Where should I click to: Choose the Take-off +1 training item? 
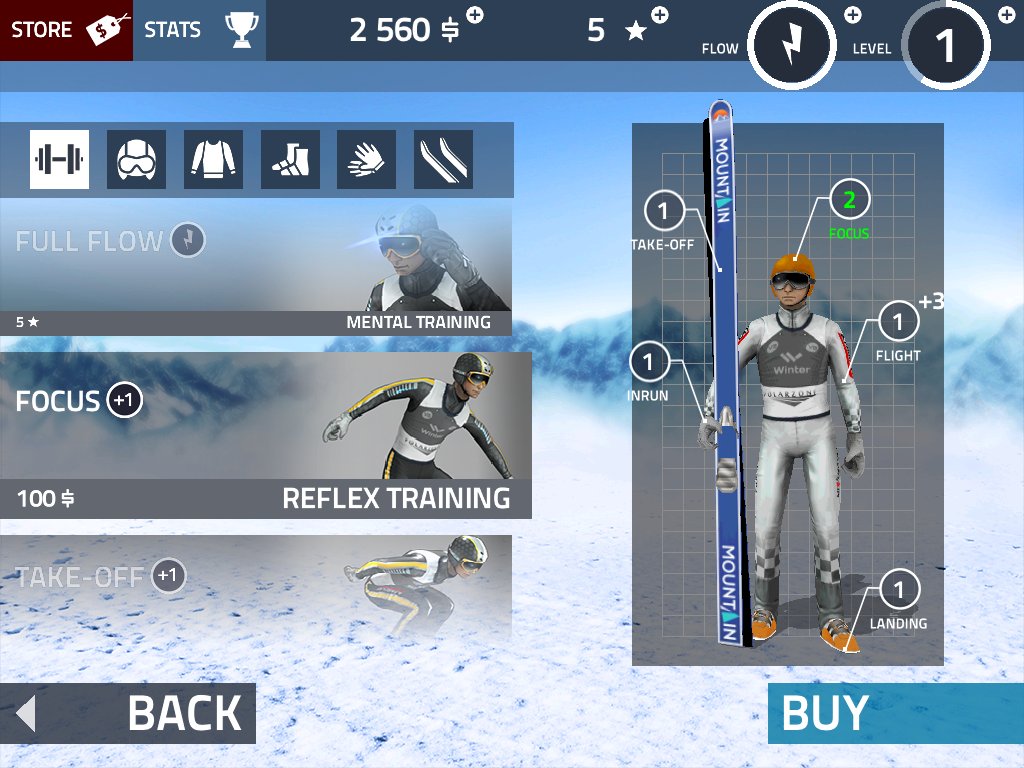pyautogui.click(x=256, y=587)
